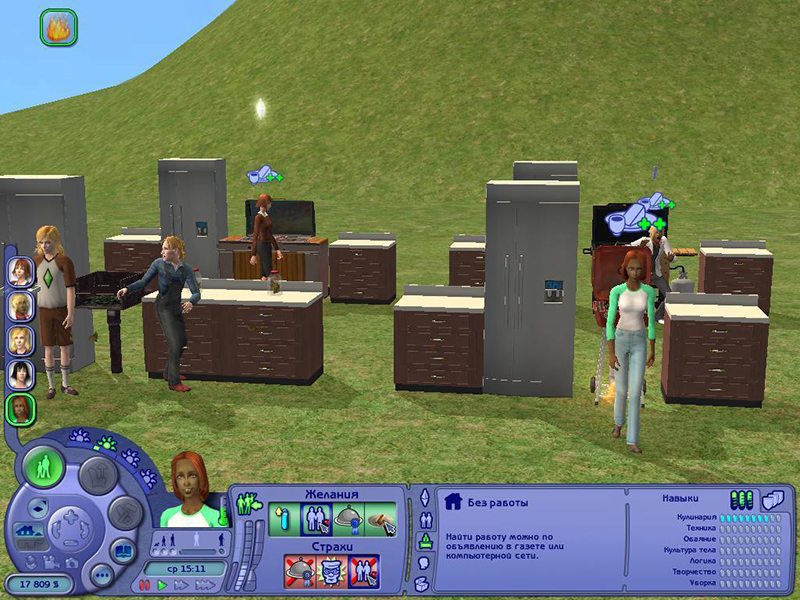Viewport: 800px width, 600px height.
Task: Click the fire action queue icon
Action: tap(58, 27)
